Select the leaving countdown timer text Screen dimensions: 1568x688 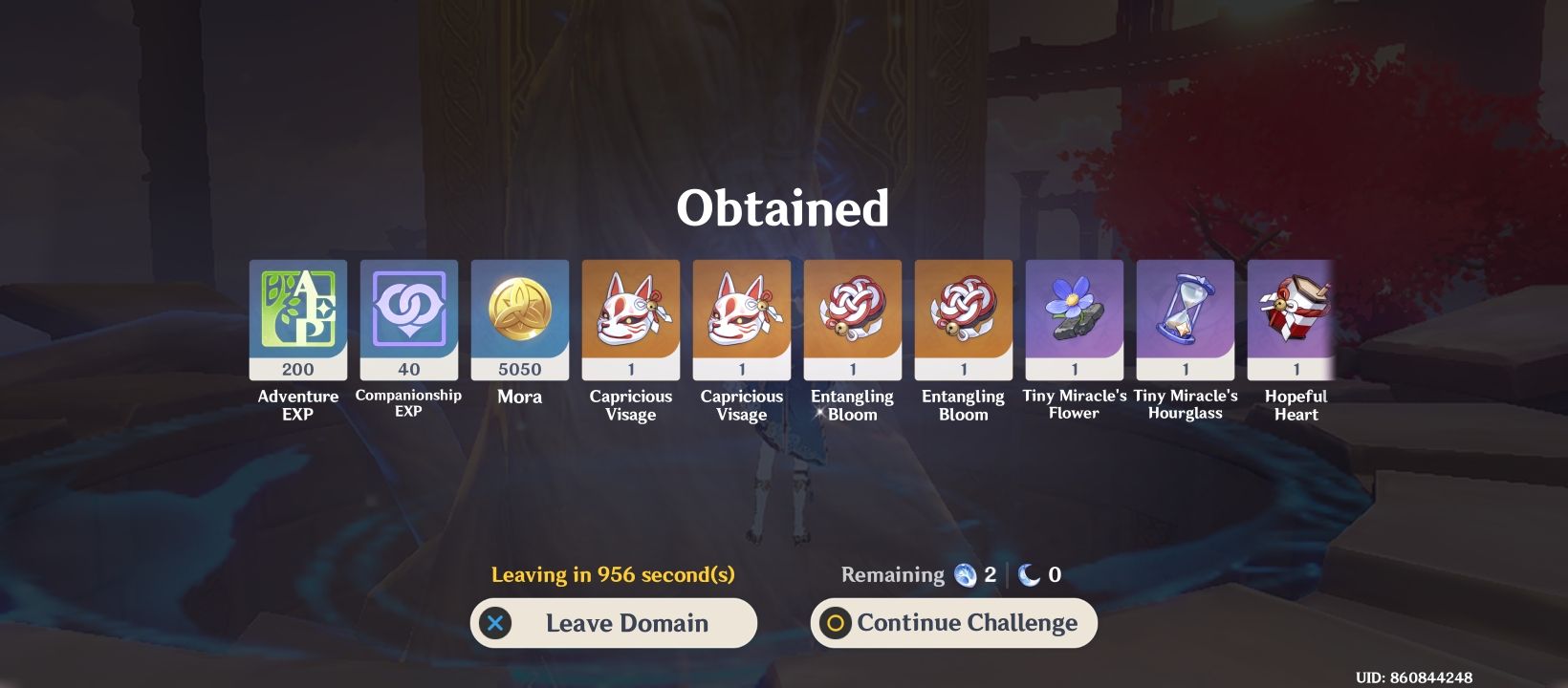[x=614, y=574]
